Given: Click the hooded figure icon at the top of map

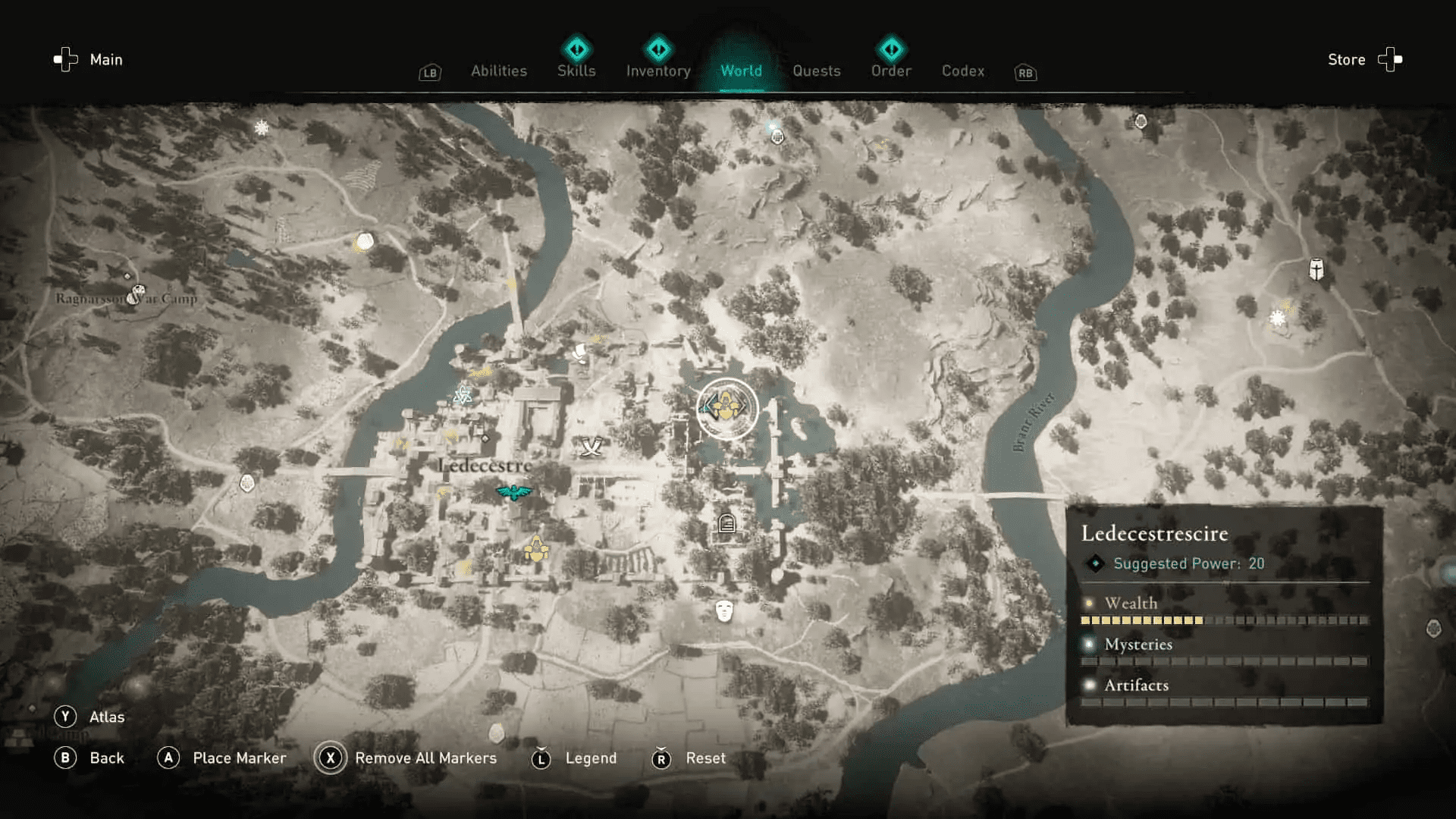Looking at the screenshot, I should point(777,136).
